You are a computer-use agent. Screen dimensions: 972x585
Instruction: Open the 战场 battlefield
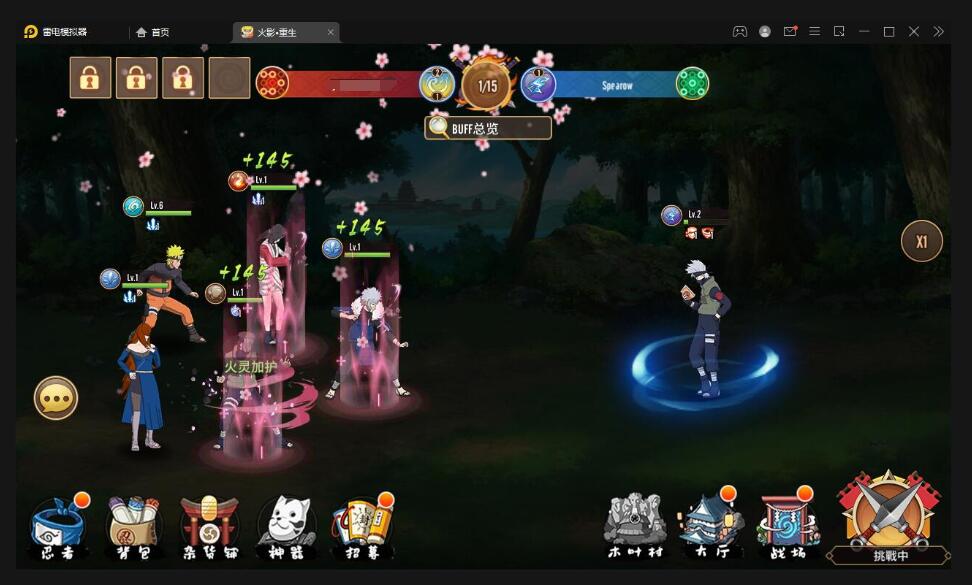pyautogui.click(x=788, y=525)
